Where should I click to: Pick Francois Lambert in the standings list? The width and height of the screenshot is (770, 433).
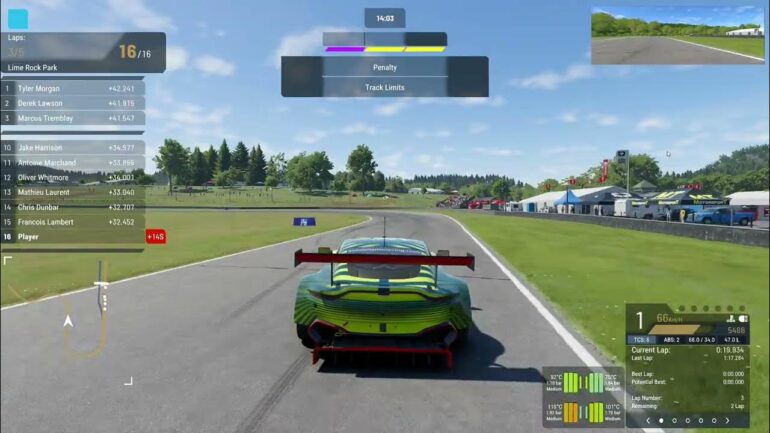70,222
